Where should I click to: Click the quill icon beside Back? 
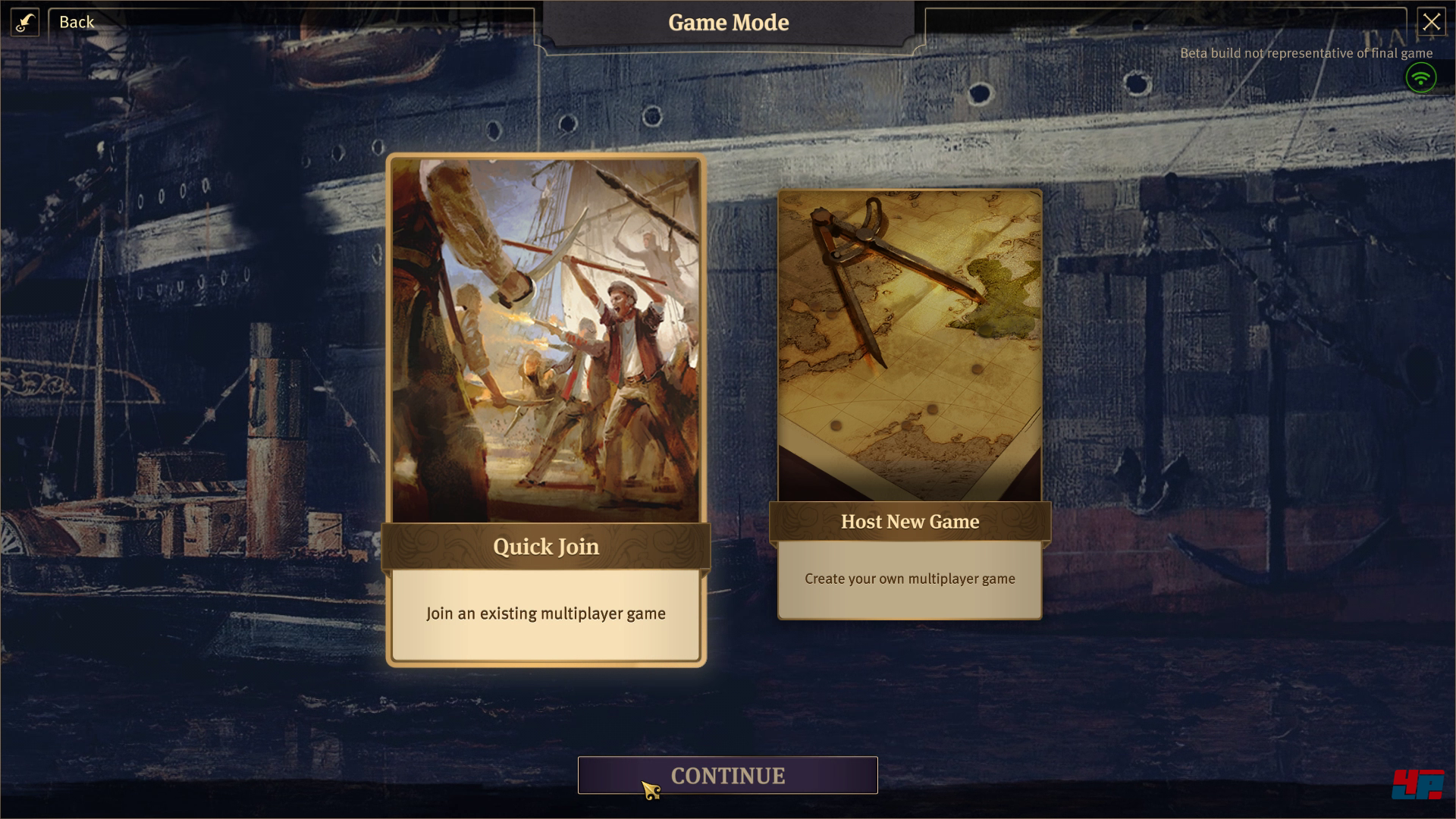25,22
